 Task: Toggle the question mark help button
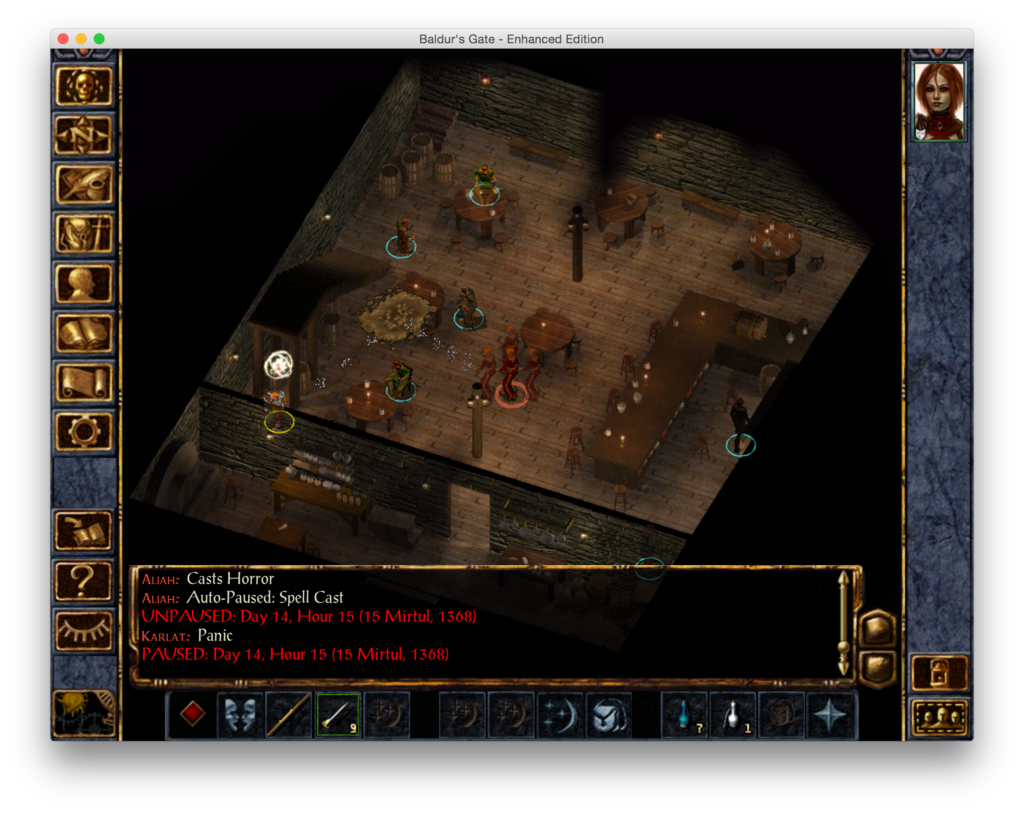click(x=84, y=580)
